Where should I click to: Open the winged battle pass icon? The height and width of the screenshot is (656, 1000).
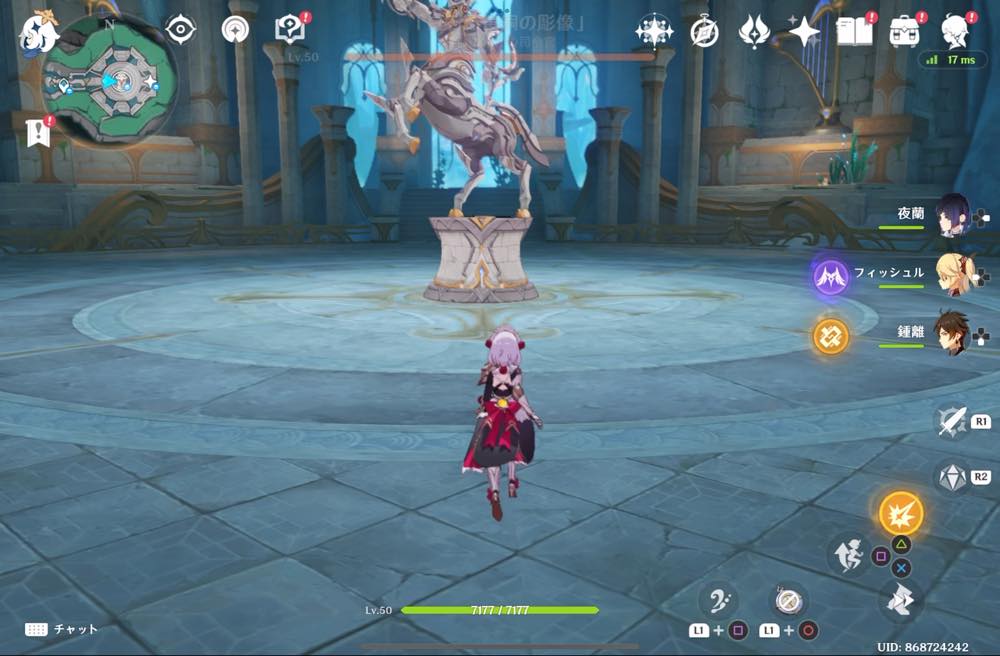pyautogui.click(x=752, y=32)
